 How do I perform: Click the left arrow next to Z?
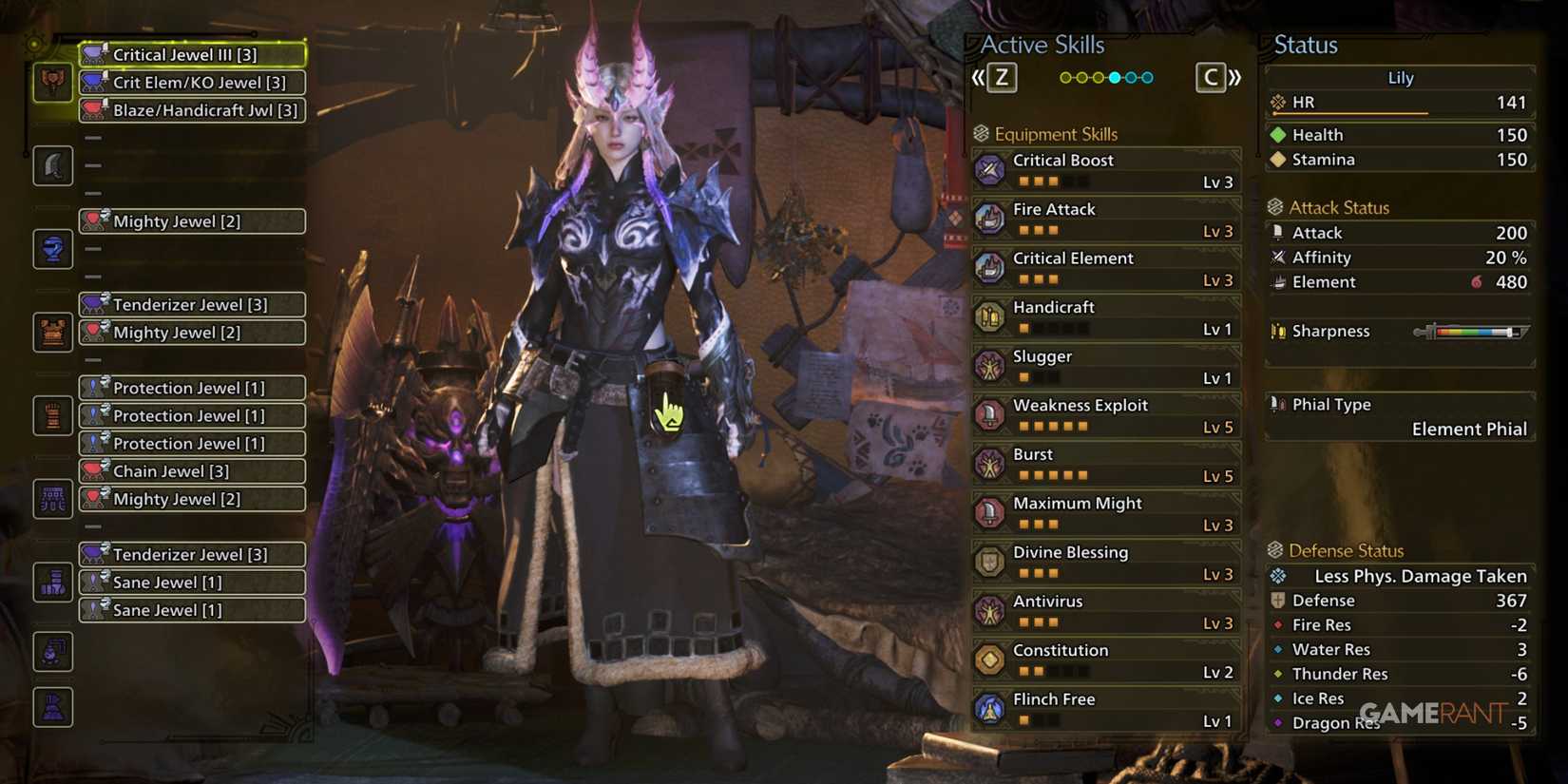coord(978,77)
